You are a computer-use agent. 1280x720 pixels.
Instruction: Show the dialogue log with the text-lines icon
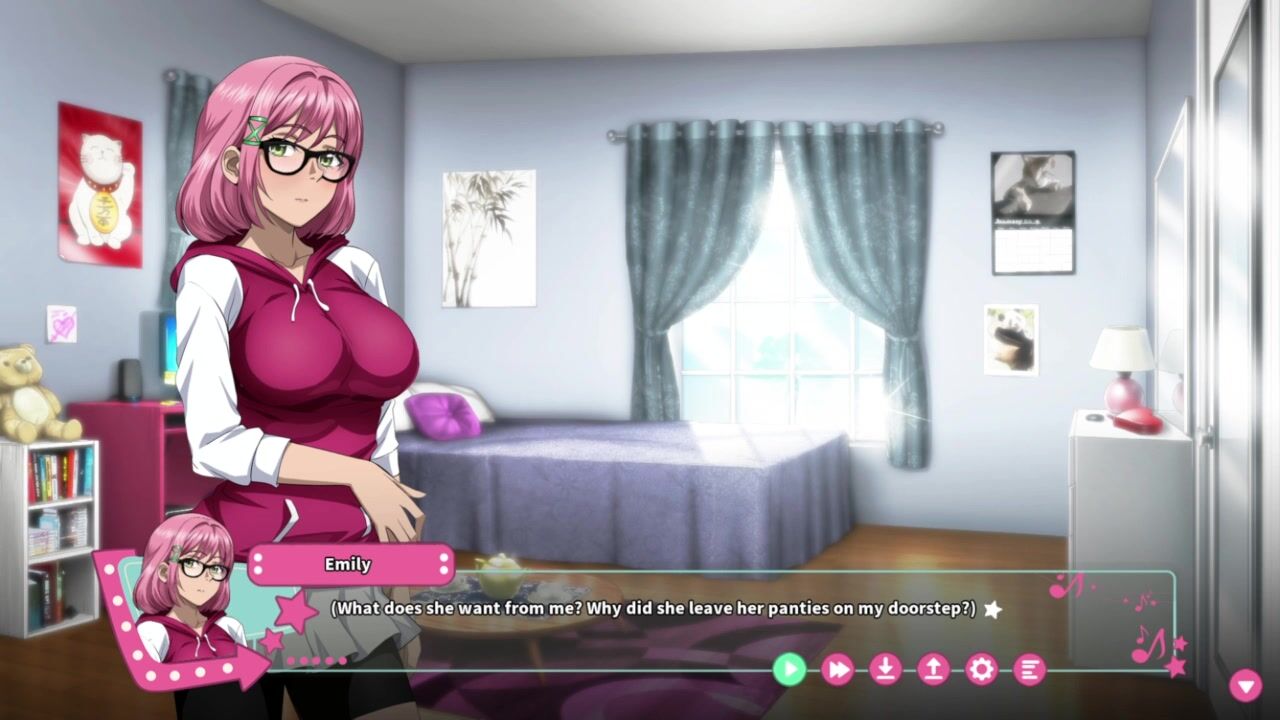pos(1029,669)
